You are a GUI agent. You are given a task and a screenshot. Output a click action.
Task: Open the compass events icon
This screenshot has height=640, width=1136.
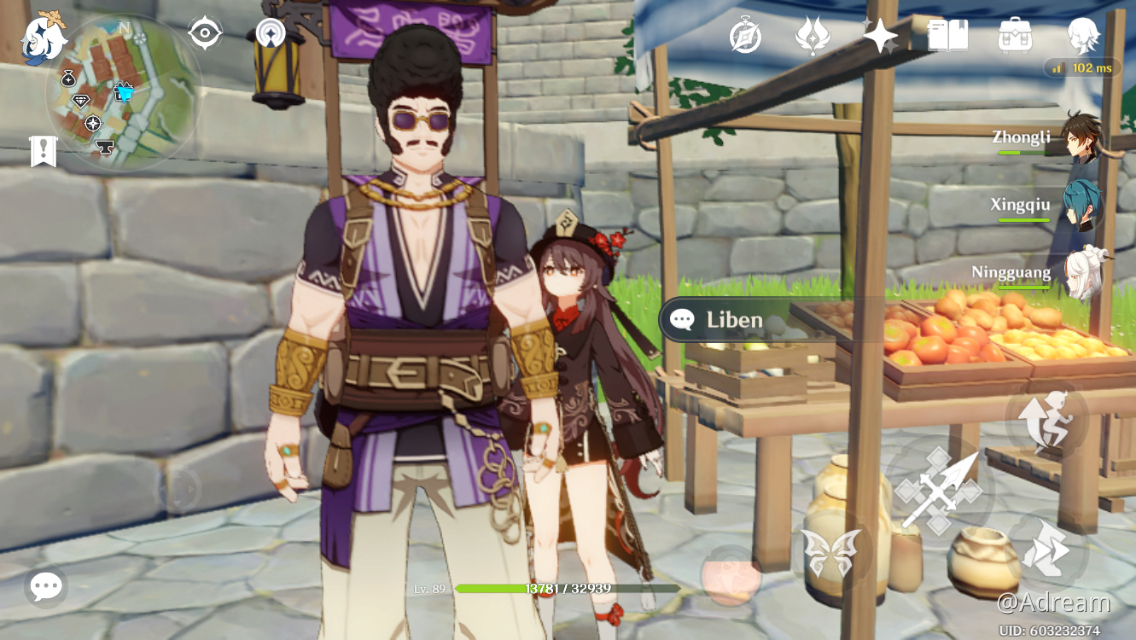tap(745, 36)
